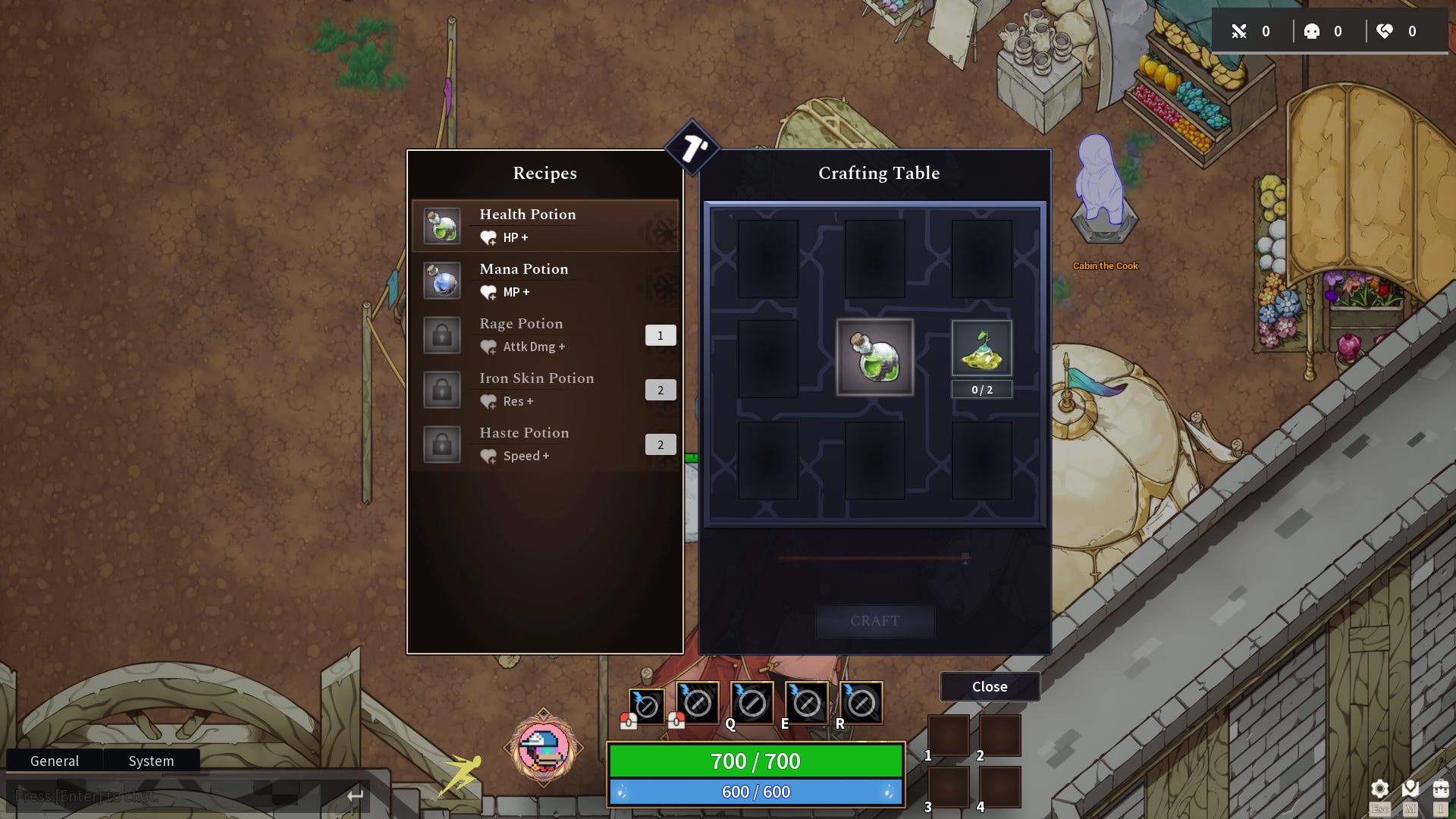Image resolution: width=1456 pixels, height=819 pixels.
Task: Activate the R ability slot
Action: pyautogui.click(x=861, y=703)
